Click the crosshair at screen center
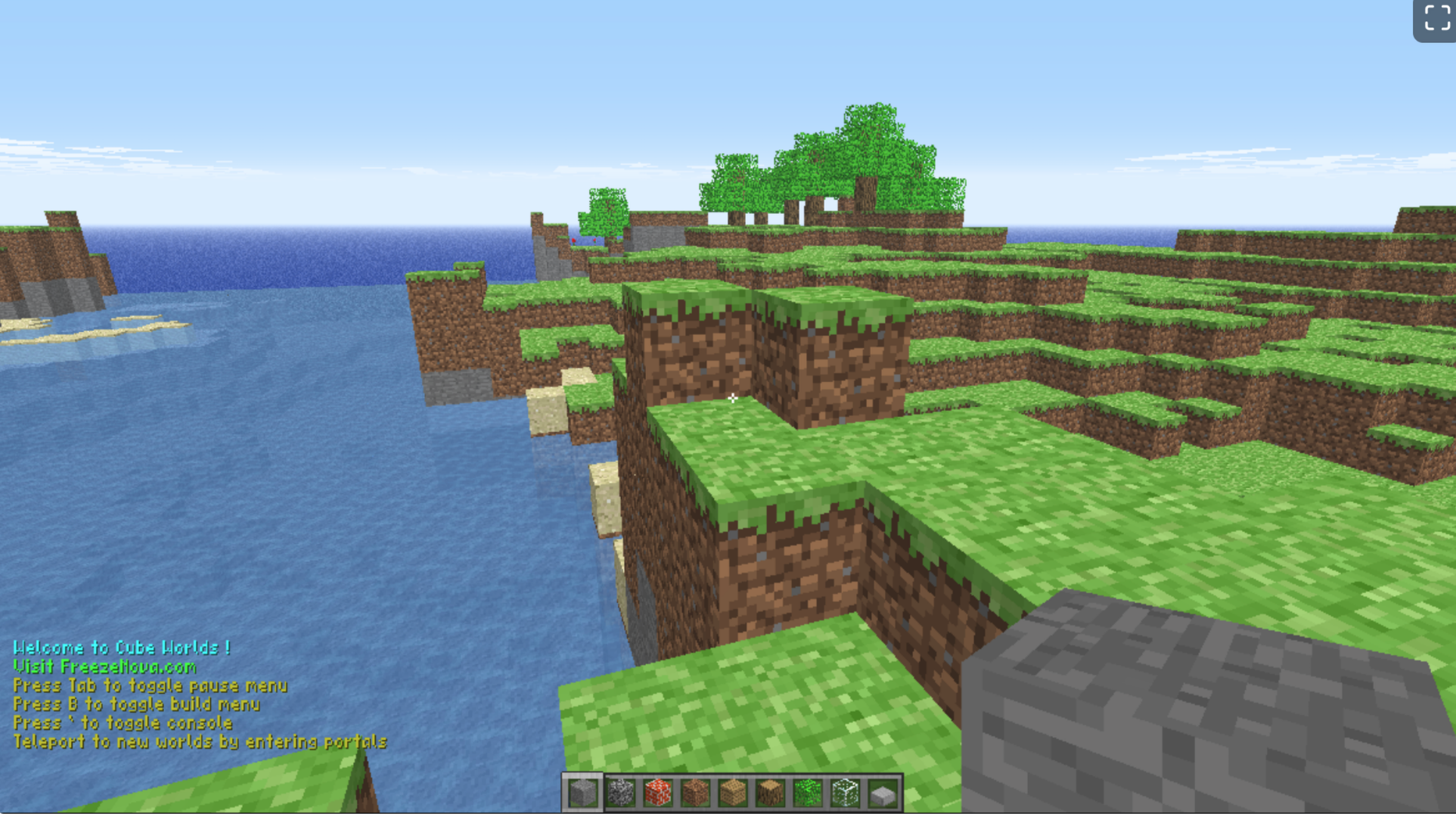 tap(733, 399)
